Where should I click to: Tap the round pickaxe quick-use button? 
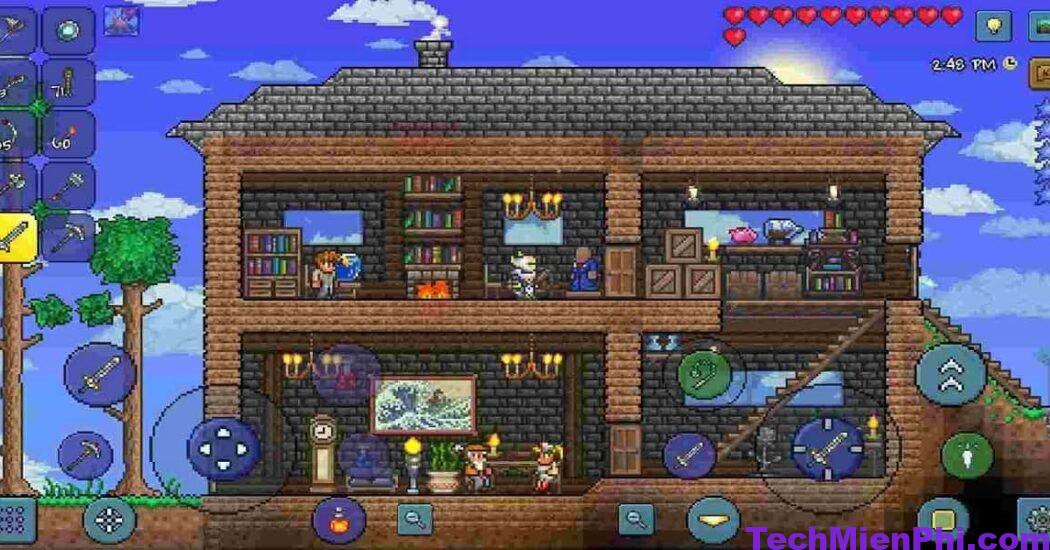coord(84,455)
